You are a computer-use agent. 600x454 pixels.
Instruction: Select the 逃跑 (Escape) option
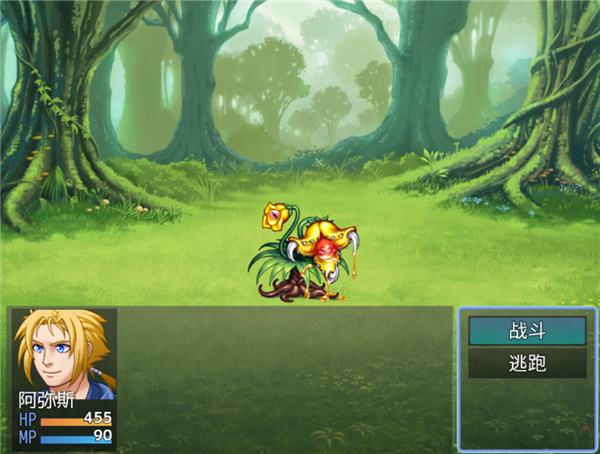tap(527, 363)
